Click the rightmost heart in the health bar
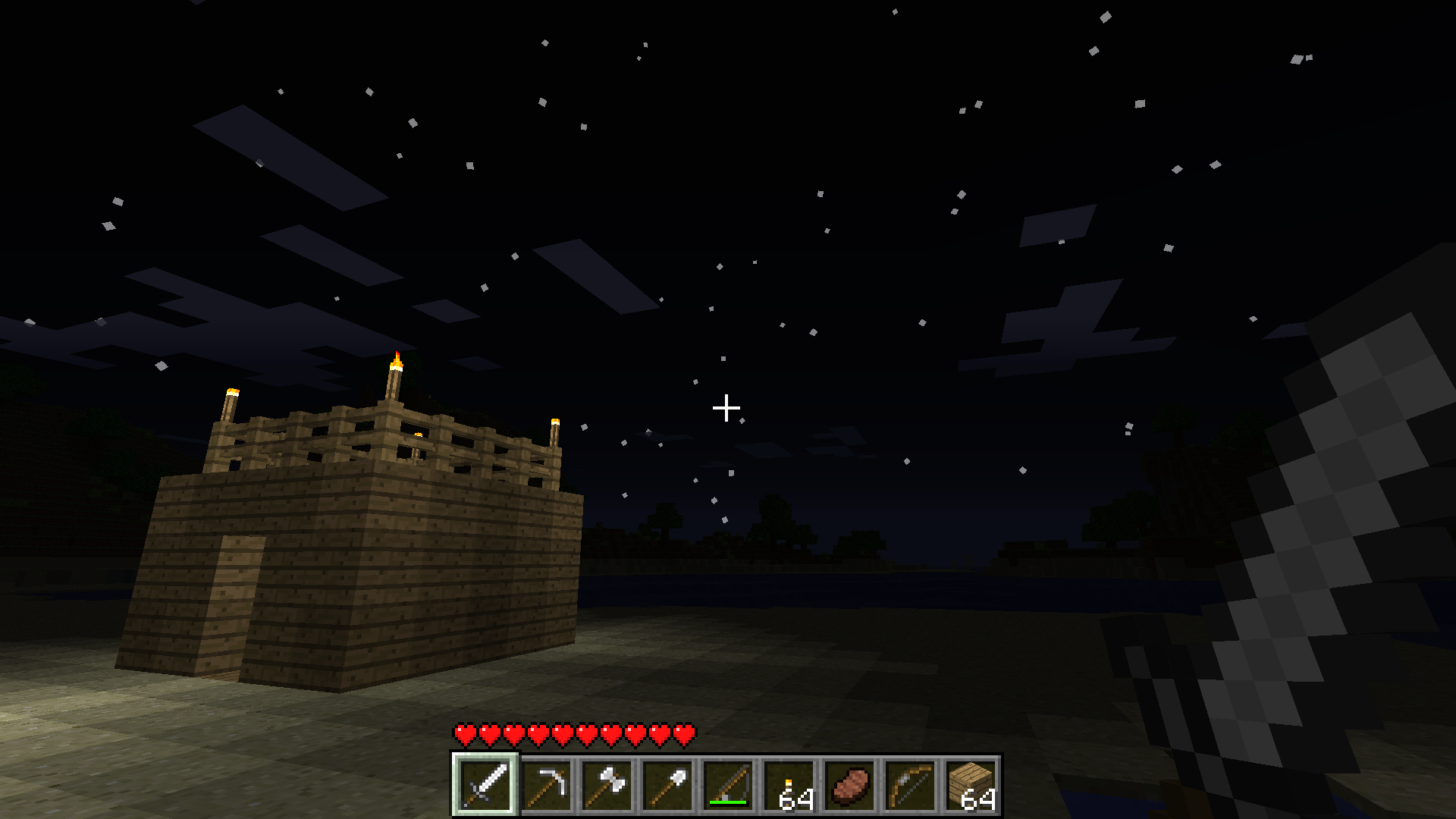This screenshot has width=1456, height=819. tap(684, 734)
